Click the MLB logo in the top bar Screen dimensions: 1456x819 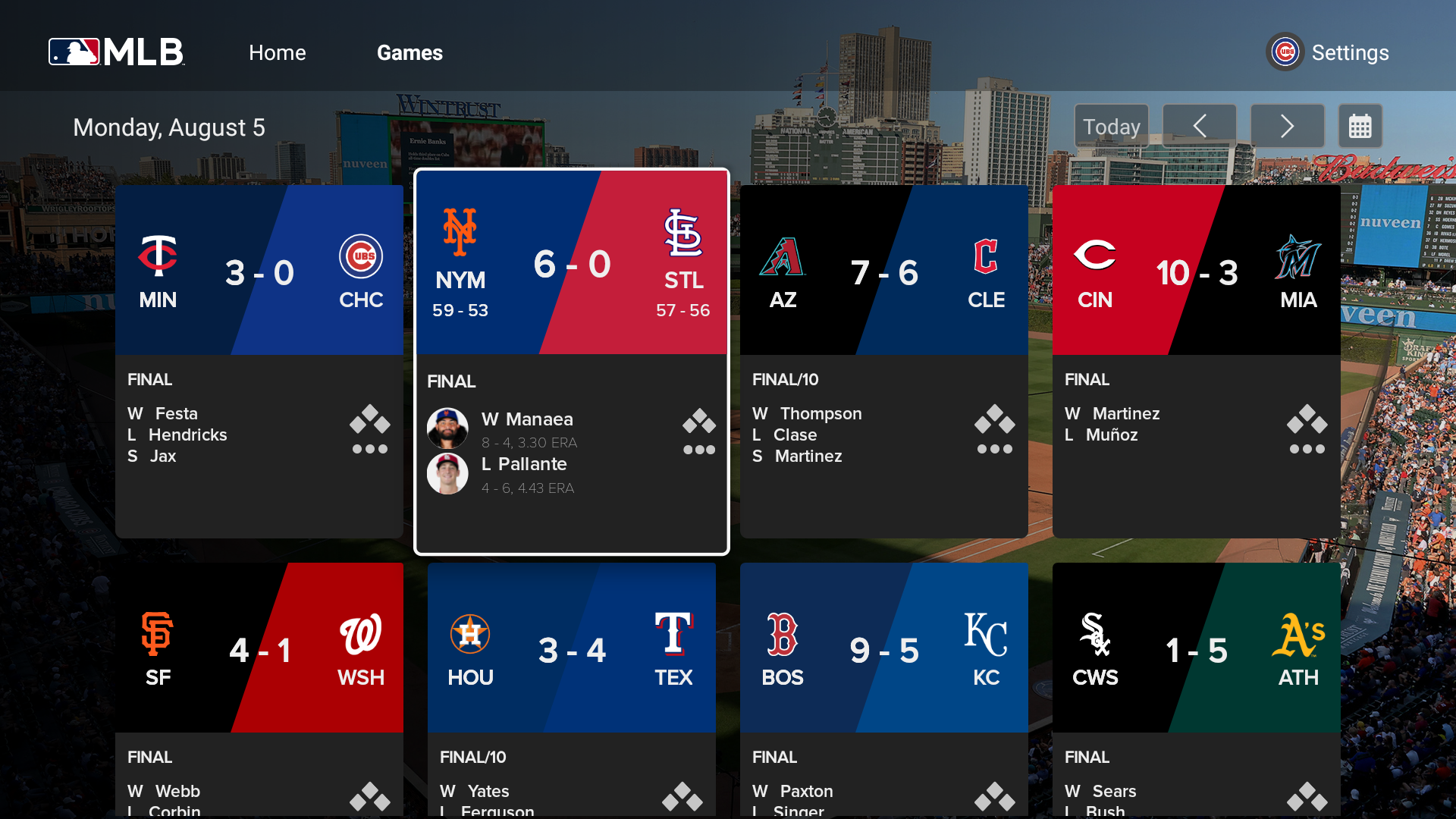(115, 52)
